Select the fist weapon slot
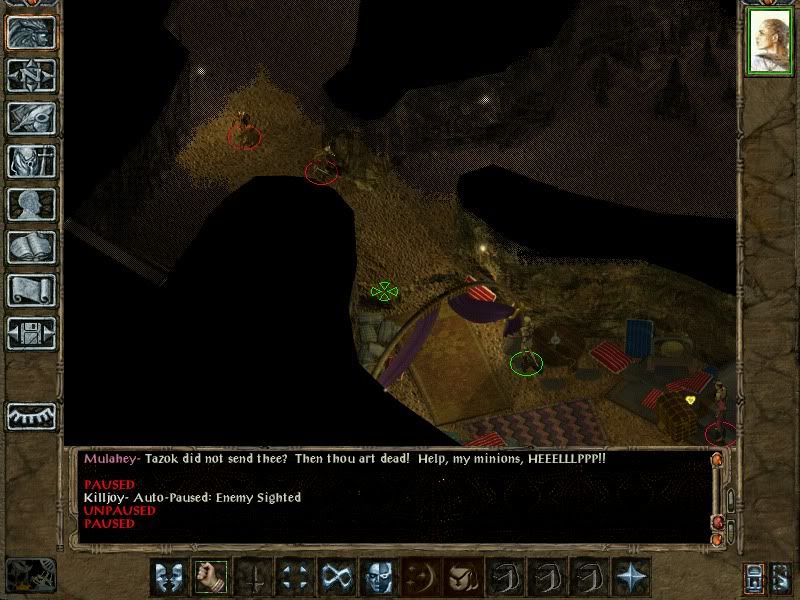 coord(210,577)
